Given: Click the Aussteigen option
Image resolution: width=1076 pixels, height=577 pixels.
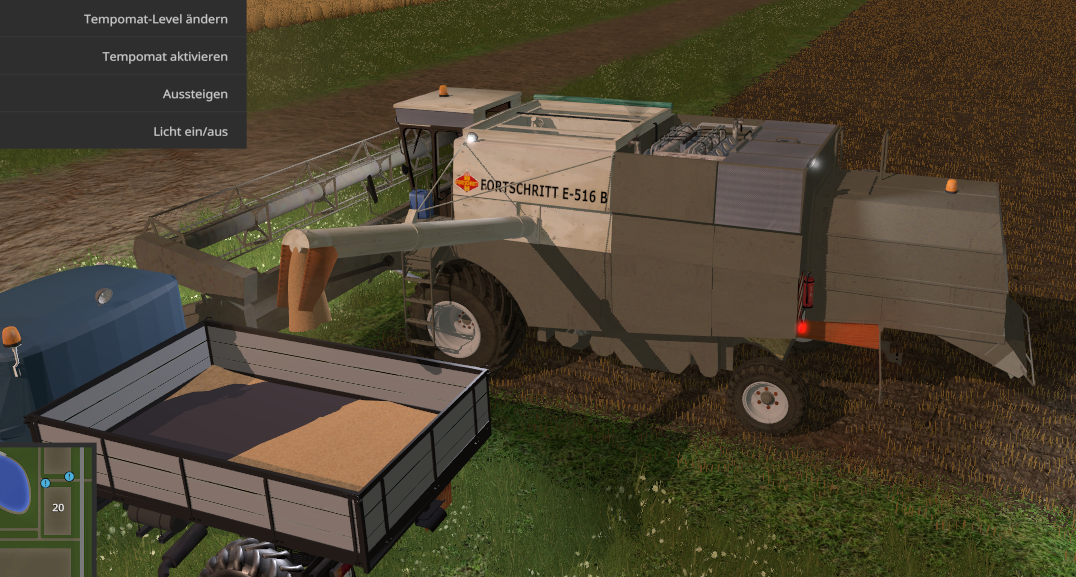Looking at the screenshot, I should point(195,94).
